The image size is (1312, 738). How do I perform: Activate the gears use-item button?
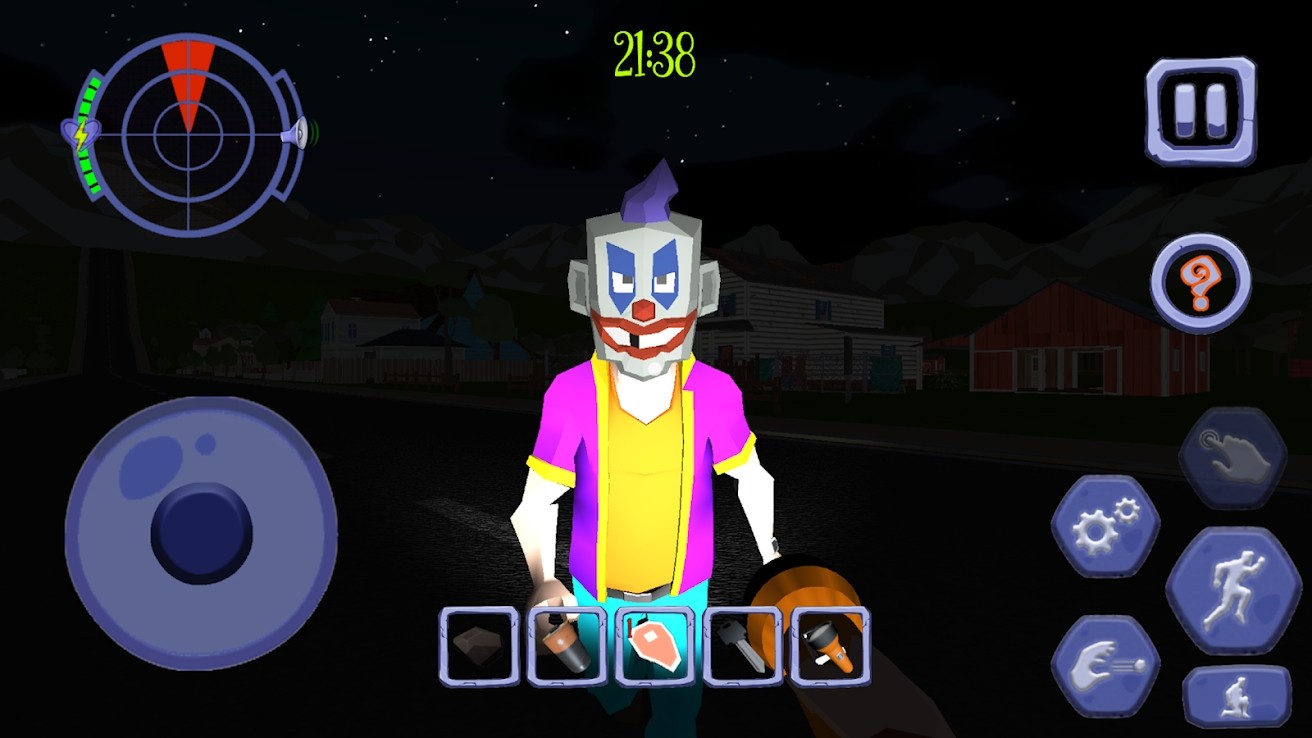(1105, 526)
